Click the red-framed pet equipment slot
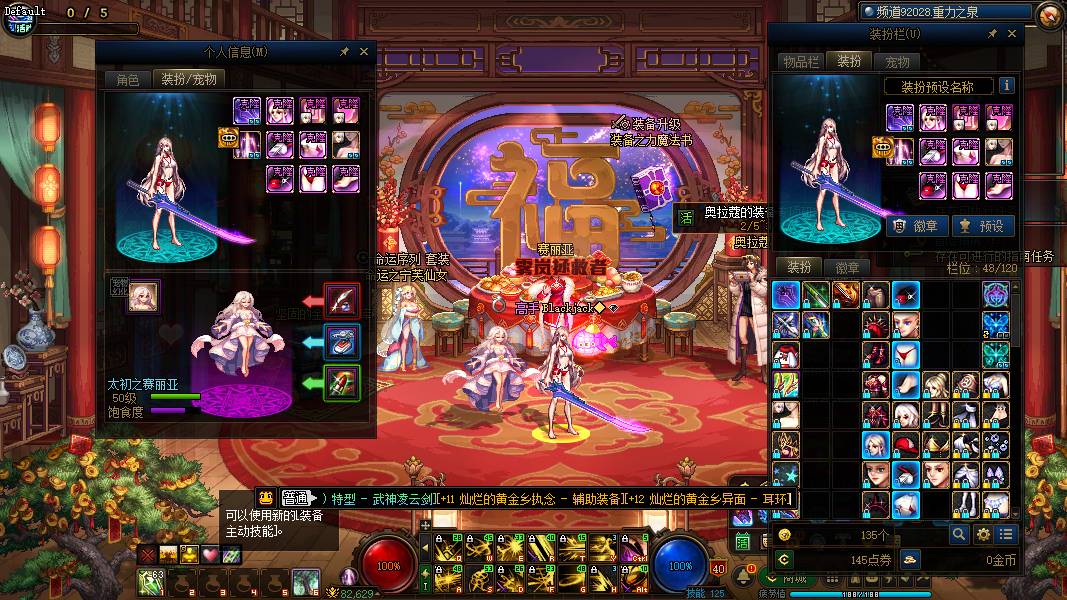Viewport: 1067px width, 600px height. point(342,301)
